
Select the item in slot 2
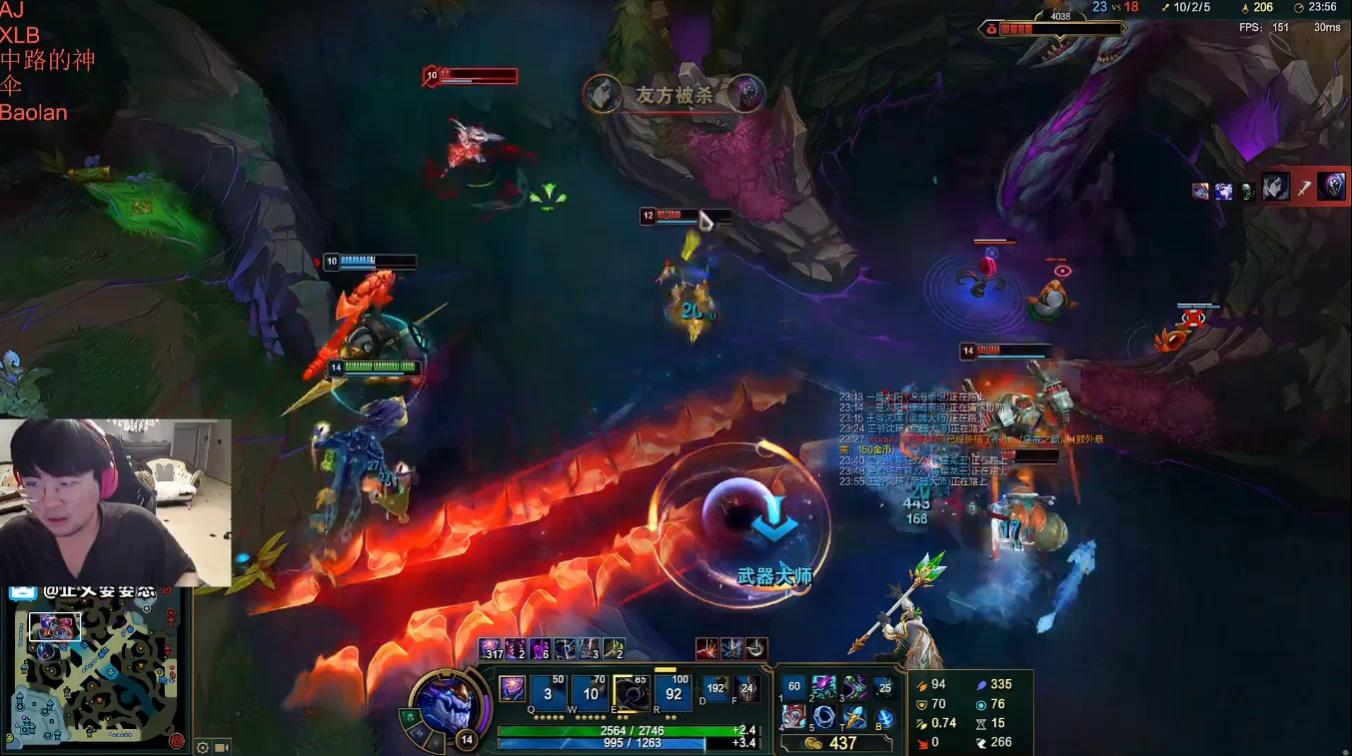coord(825,688)
